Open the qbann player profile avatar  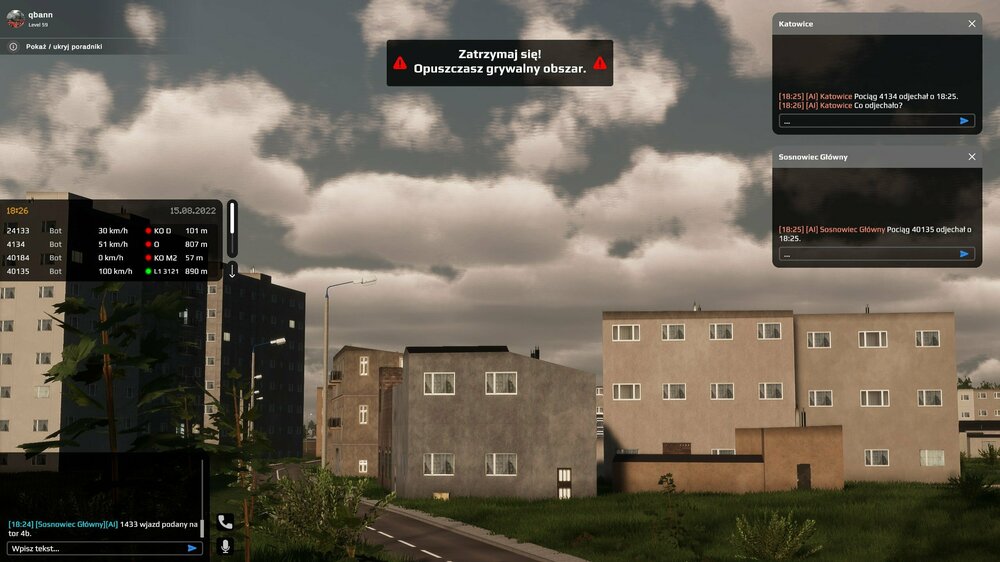point(15,19)
